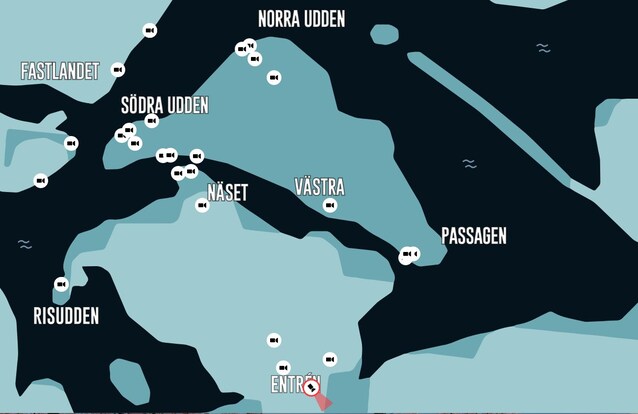View the camera marker below the Näset label
638x414 pixels.
(x=202, y=205)
